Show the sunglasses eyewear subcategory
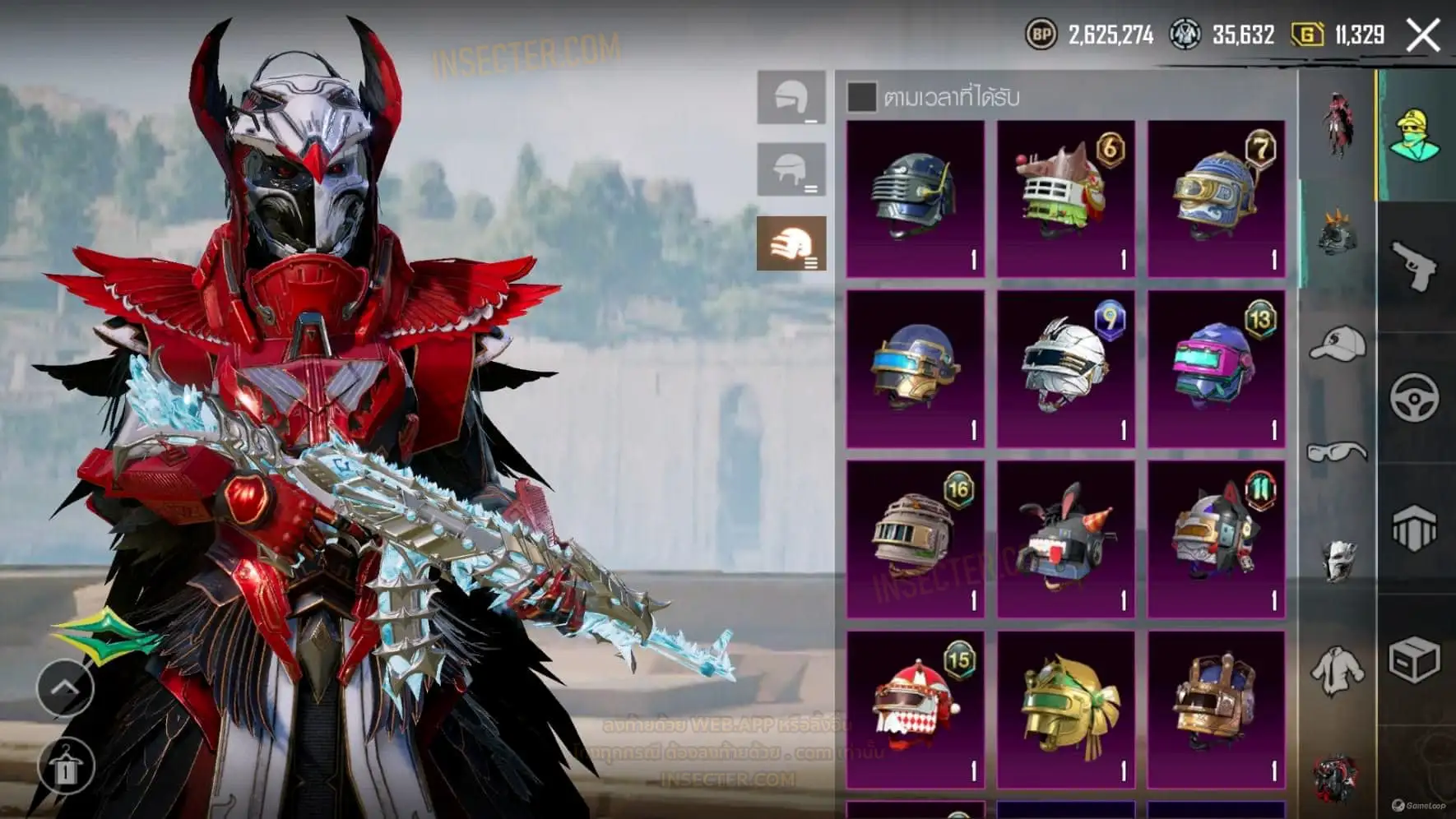This screenshot has height=819, width=1456. 1338,451
